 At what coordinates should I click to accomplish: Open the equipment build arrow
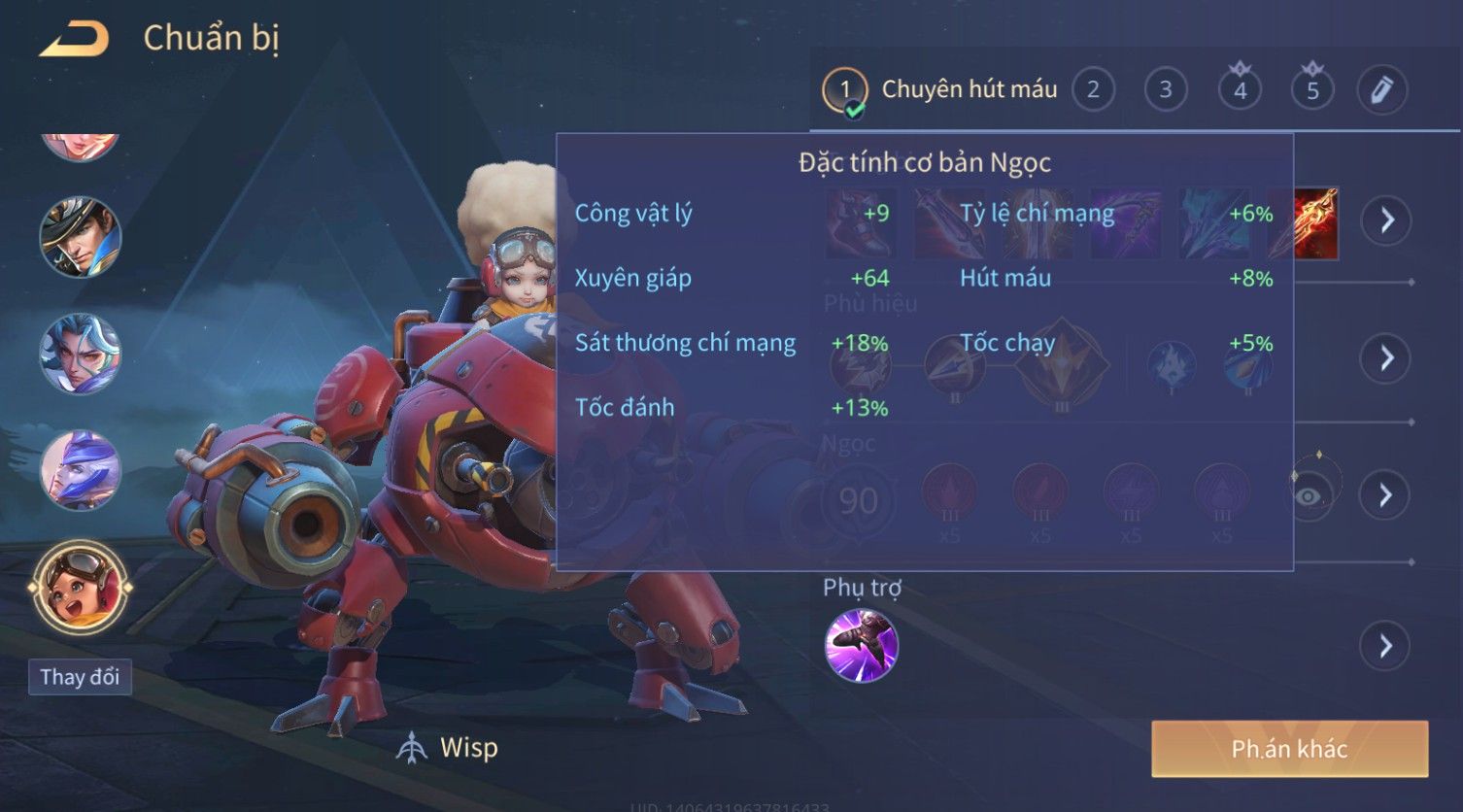pyautogui.click(x=1386, y=220)
